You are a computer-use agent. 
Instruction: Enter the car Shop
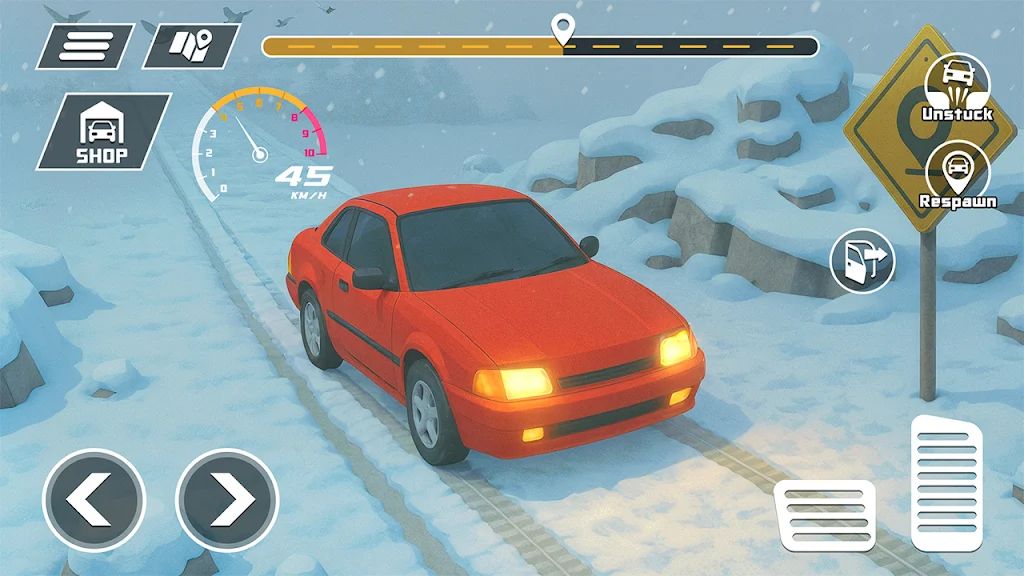coord(102,131)
